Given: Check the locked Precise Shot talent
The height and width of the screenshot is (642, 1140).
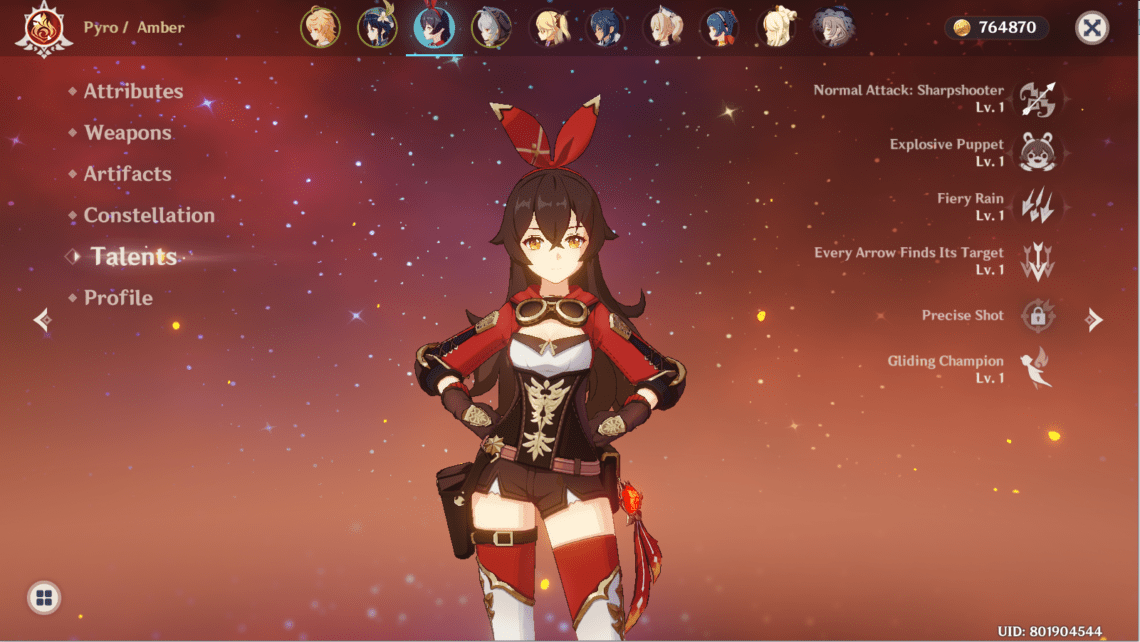Looking at the screenshot, I should click(x=1037, y=315).
